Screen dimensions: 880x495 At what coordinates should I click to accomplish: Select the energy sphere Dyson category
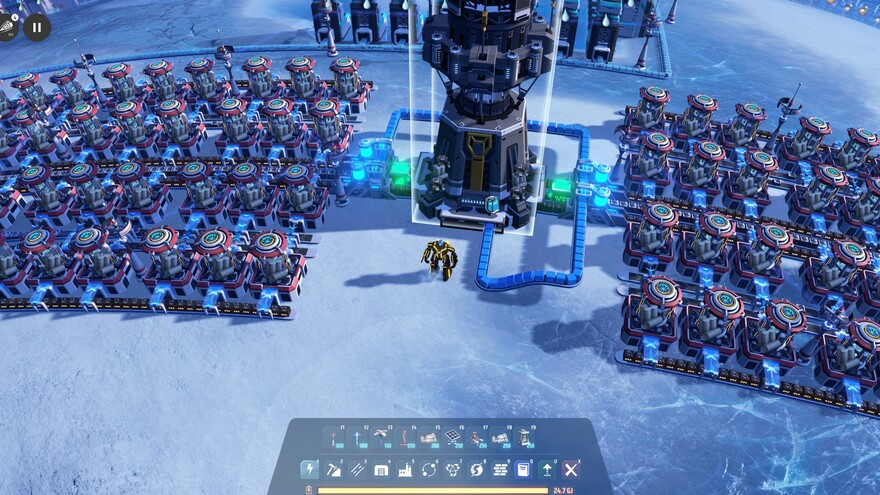pos(477,469)
